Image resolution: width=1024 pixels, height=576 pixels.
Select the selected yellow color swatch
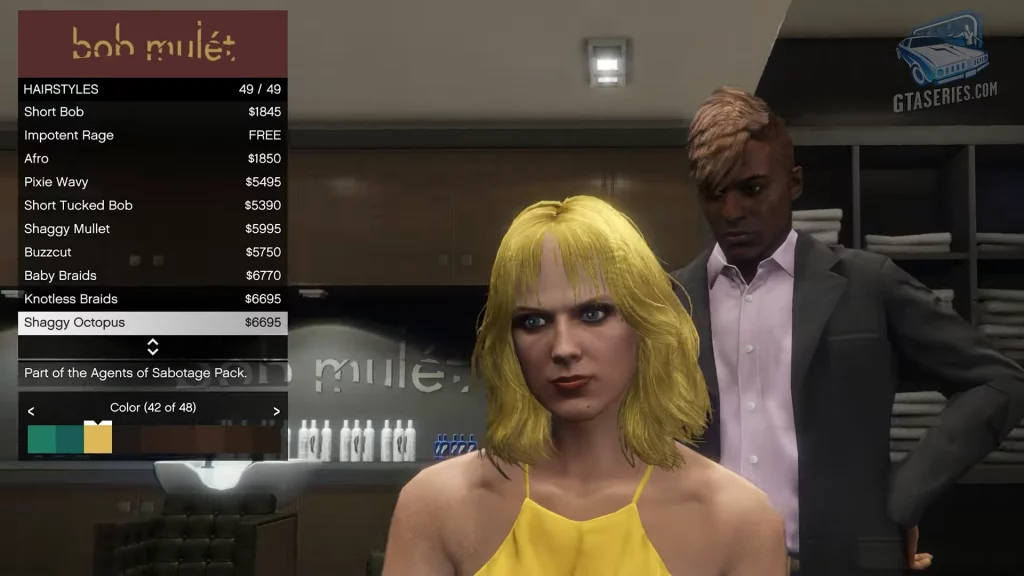click(98, 439)
